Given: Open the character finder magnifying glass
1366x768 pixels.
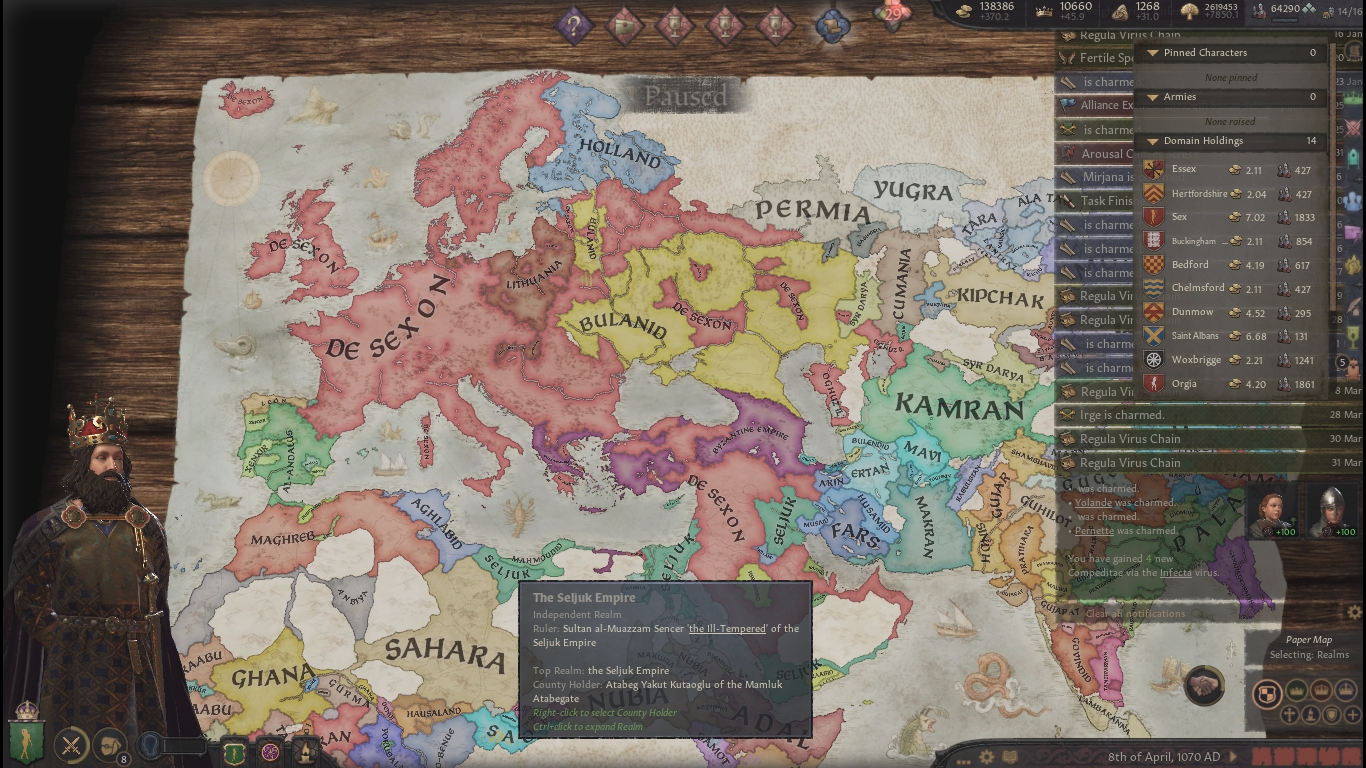Looking at the screenshot, I should coord(148,744).
